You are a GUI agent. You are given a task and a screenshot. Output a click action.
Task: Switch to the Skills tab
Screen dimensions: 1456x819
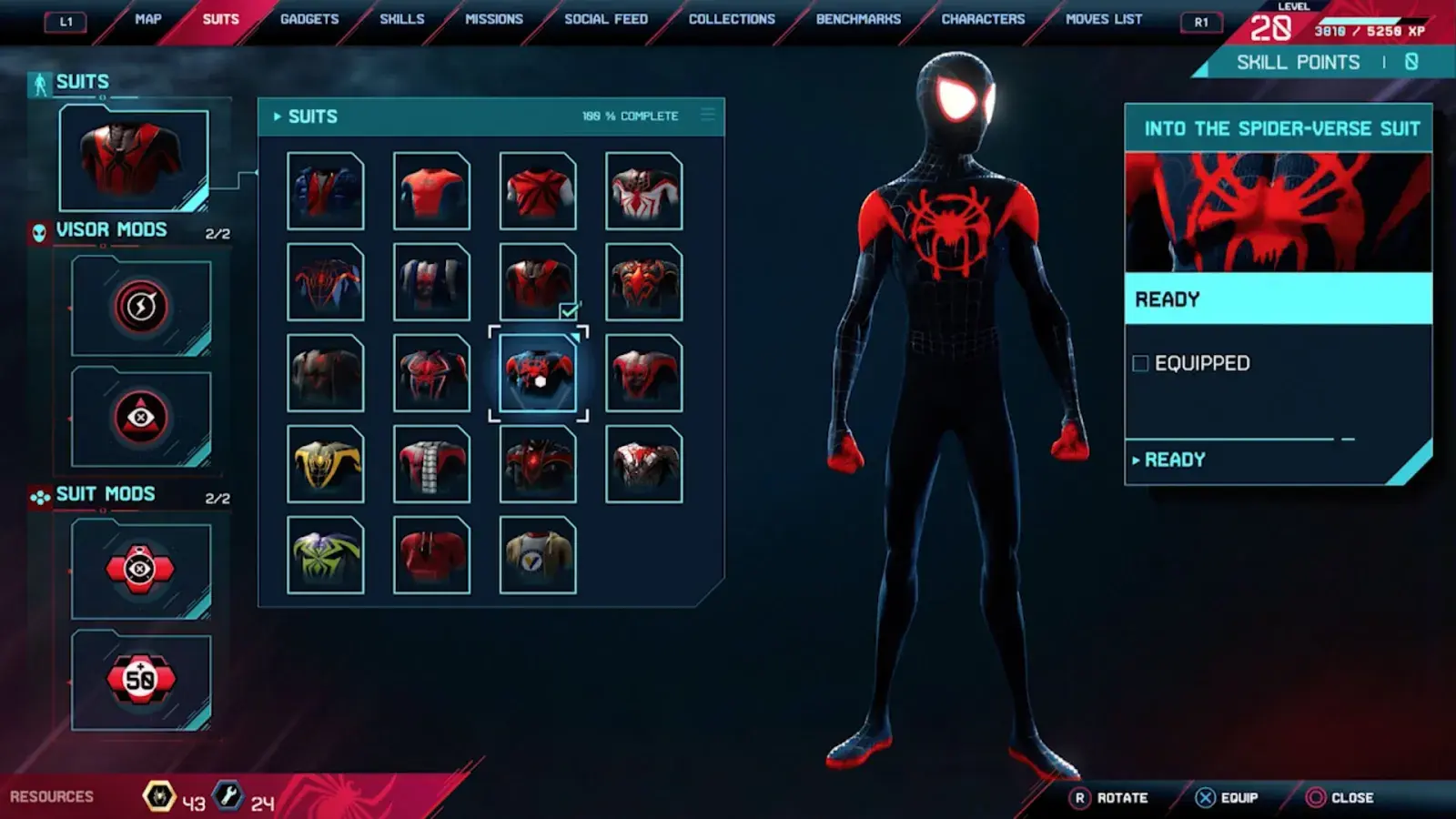point(402,19)
